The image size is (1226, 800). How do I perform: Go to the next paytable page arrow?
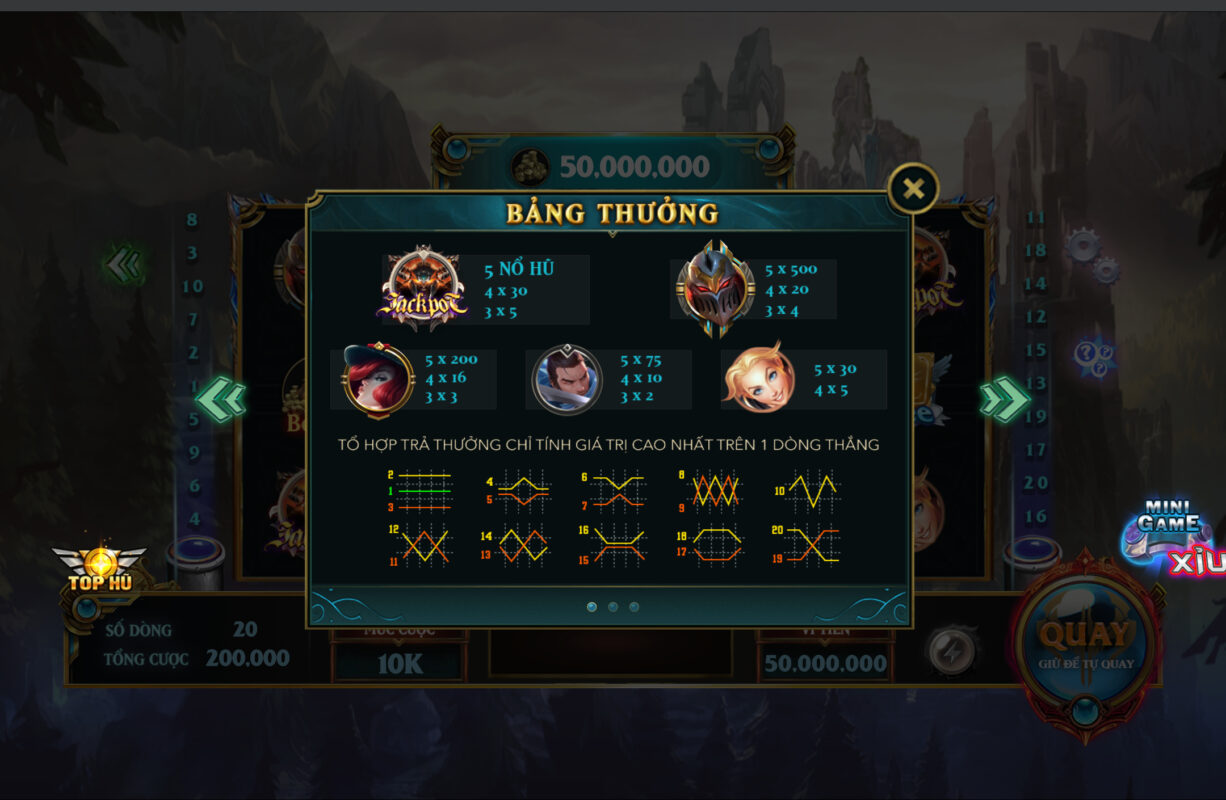click(x=1004, y=399)
